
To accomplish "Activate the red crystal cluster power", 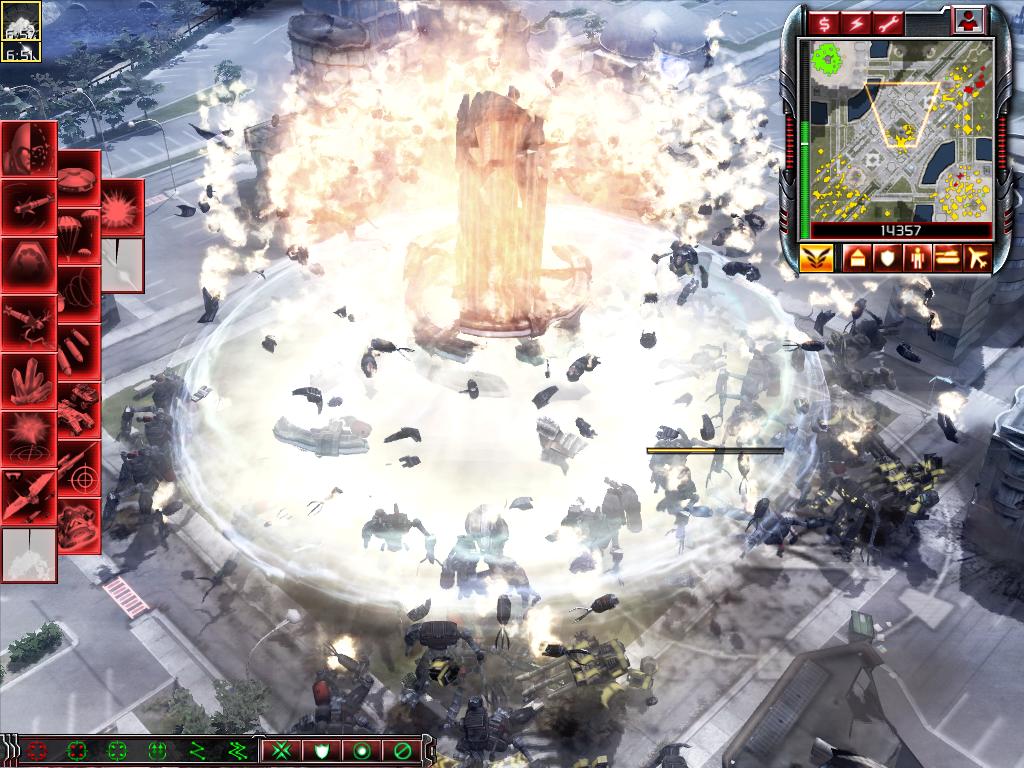I will click(28, 381).
